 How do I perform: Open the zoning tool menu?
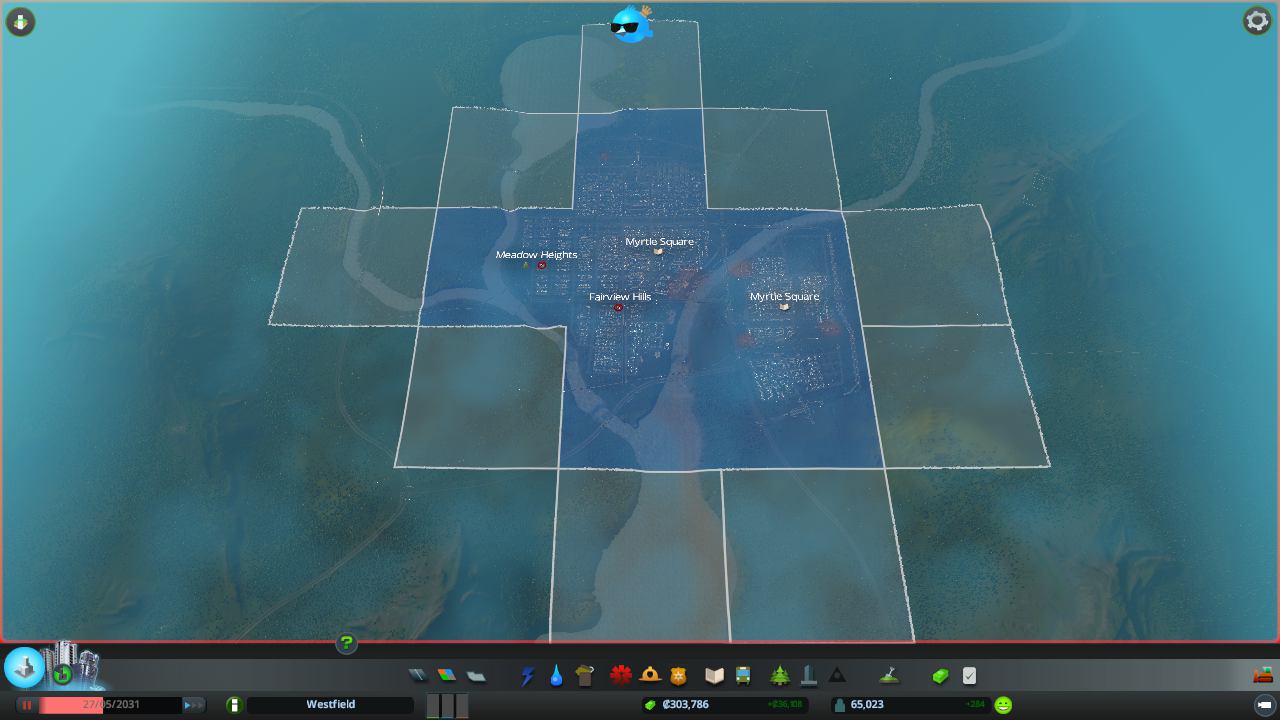(x=446, y=676)
